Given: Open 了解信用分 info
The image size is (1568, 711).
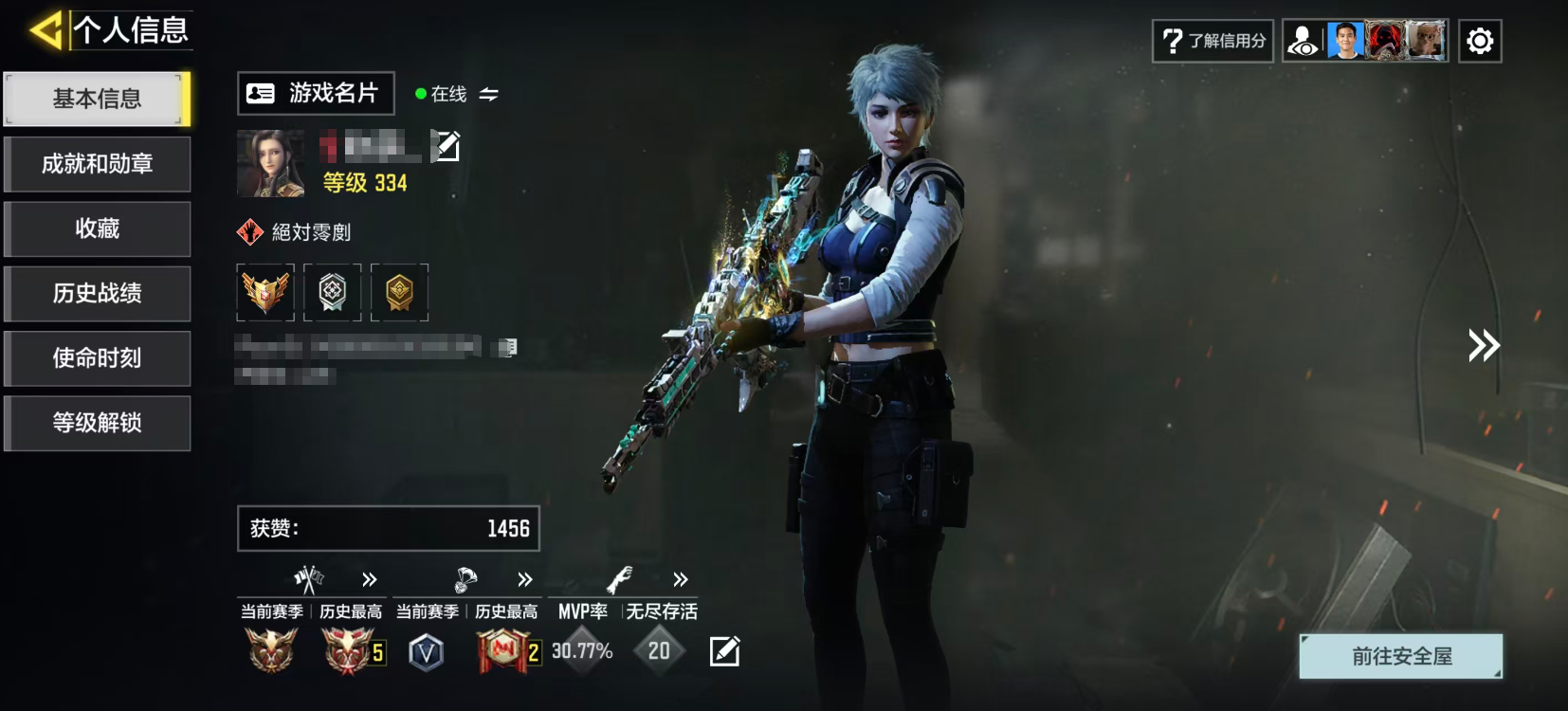Looking at the screenshot, I should click(x=1212, y=41).
